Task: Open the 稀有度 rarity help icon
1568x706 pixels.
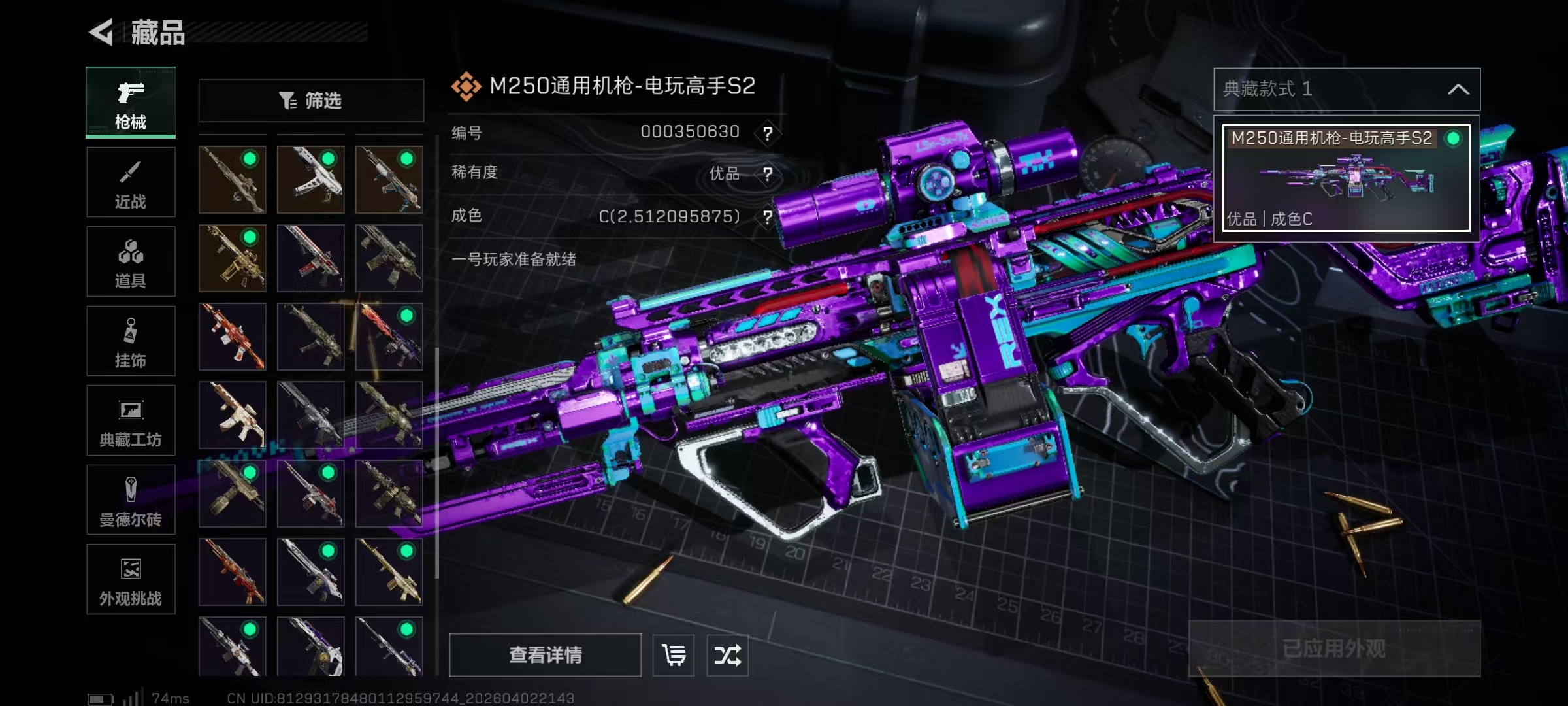Action: tap(768, 174)
